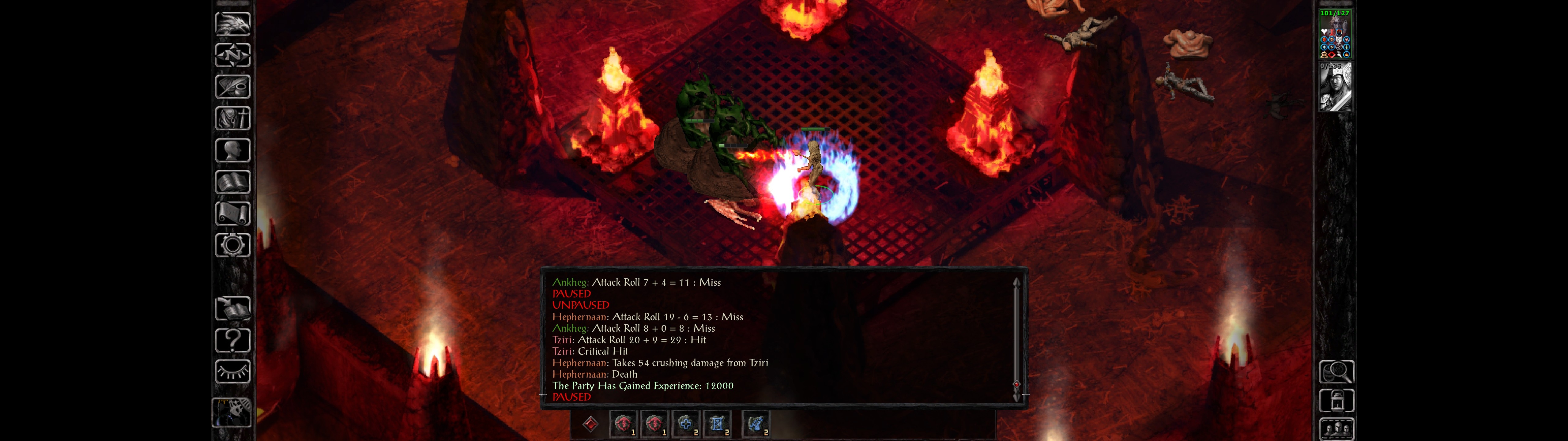Click the red diamond gem button
Viewport: 1568px width, 441px height.
click(590, 424)
